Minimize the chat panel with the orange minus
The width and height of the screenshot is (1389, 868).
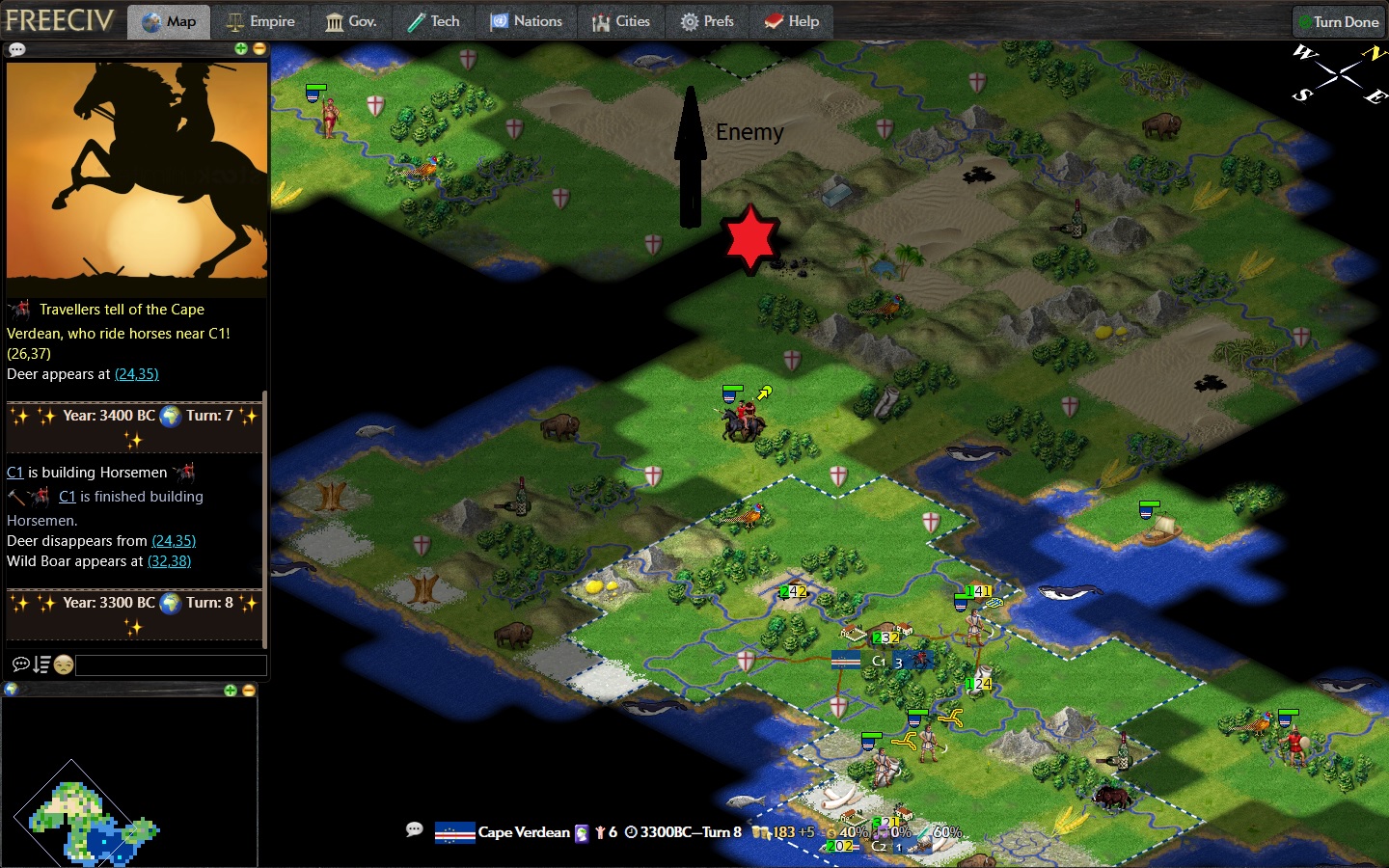pos(259,48)
